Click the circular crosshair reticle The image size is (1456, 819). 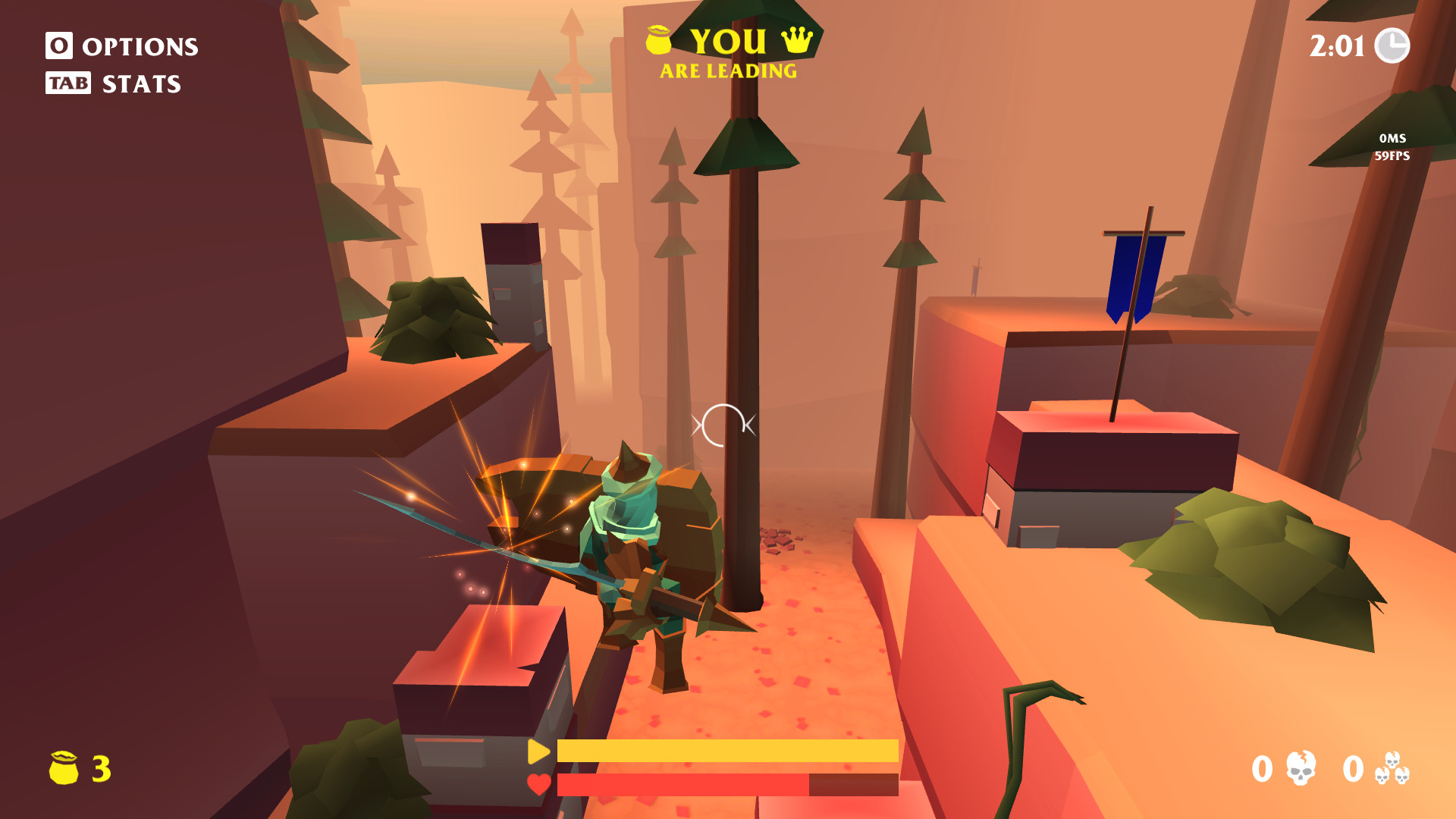tap(723, 425)
